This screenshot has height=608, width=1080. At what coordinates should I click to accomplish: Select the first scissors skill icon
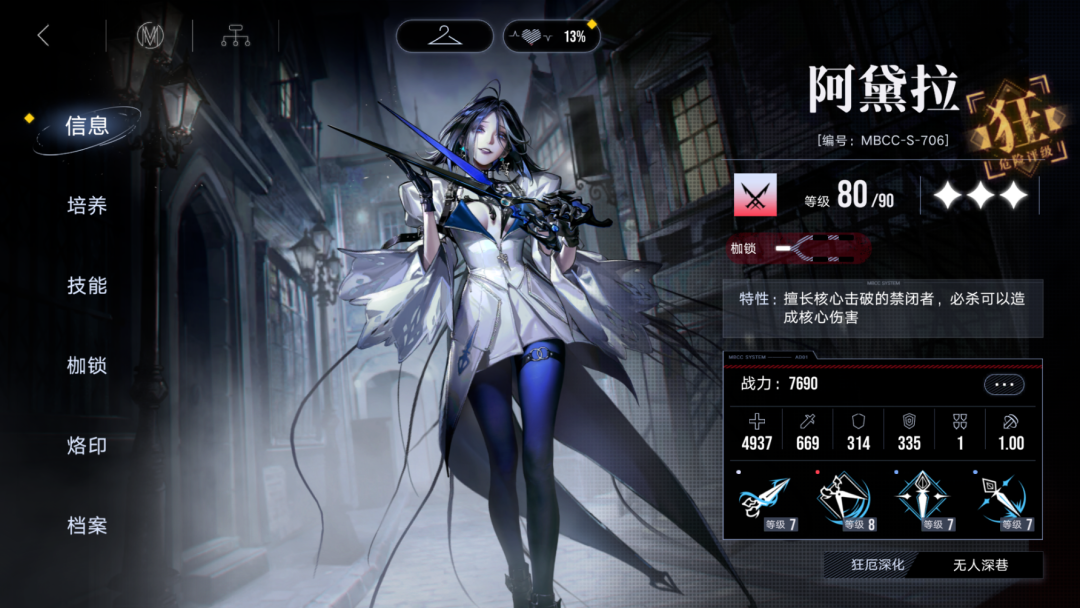(x=766, y=501)
